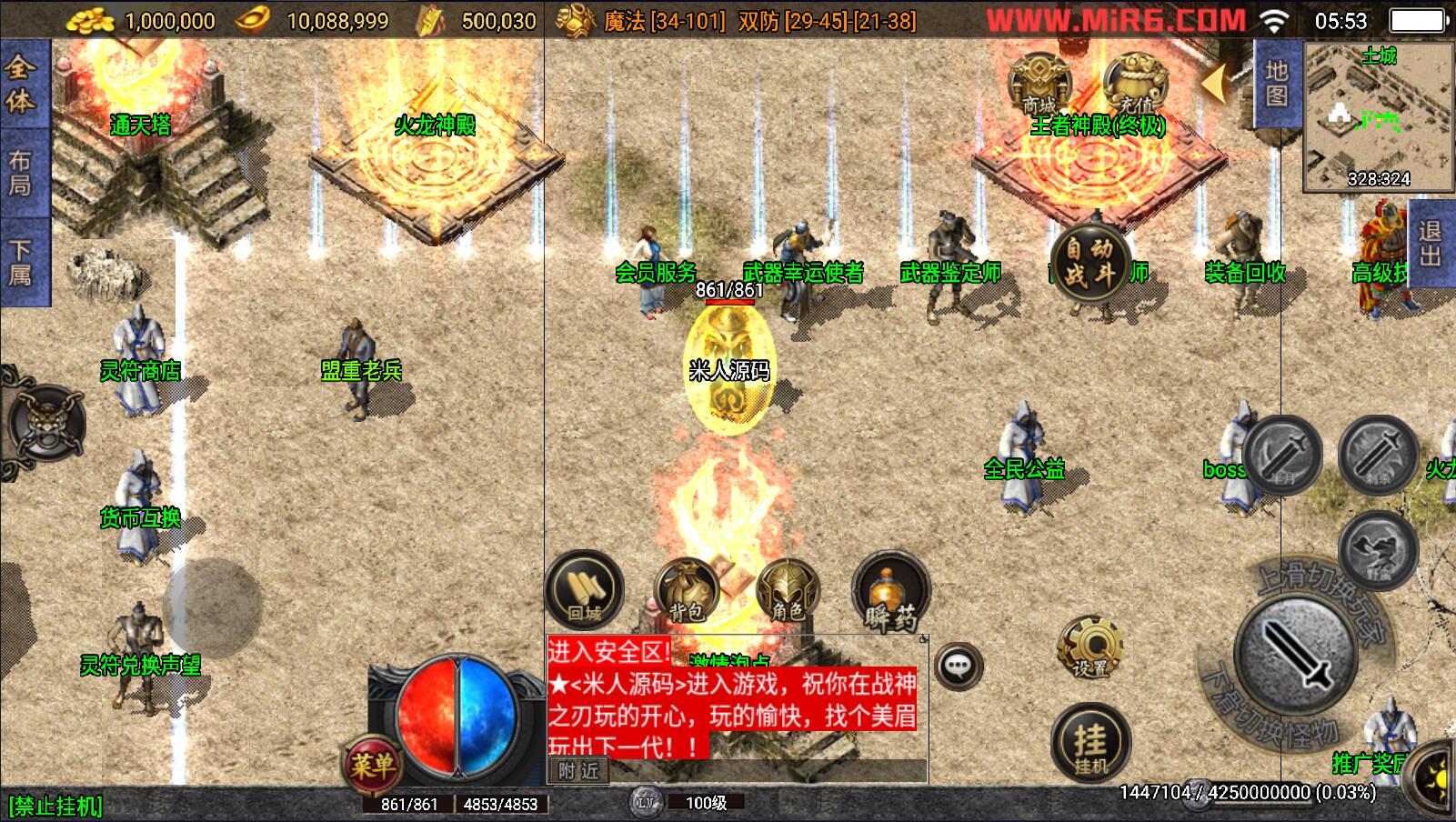The width and height of the screenshot is (1456, 822).
Task: Click the minimap in the corner
Action: 1377,116
